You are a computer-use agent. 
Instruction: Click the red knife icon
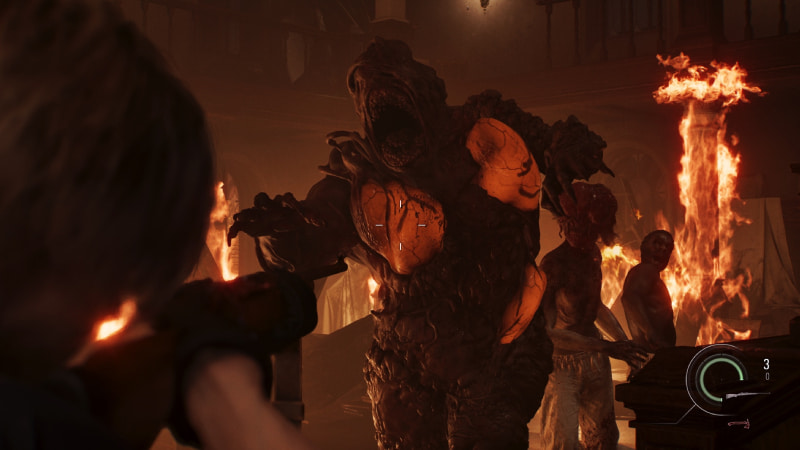coord(738,423)
